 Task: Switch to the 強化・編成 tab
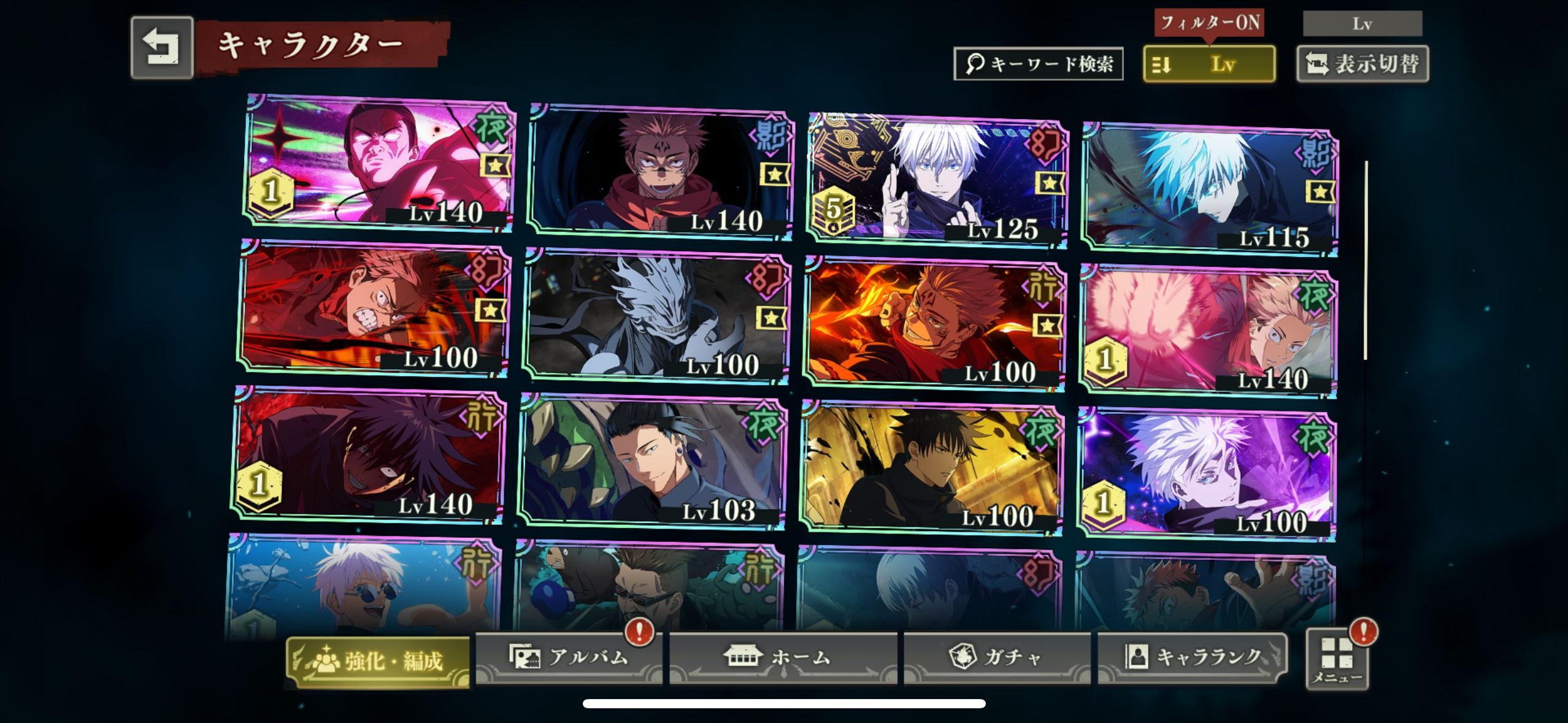(378, 661)
